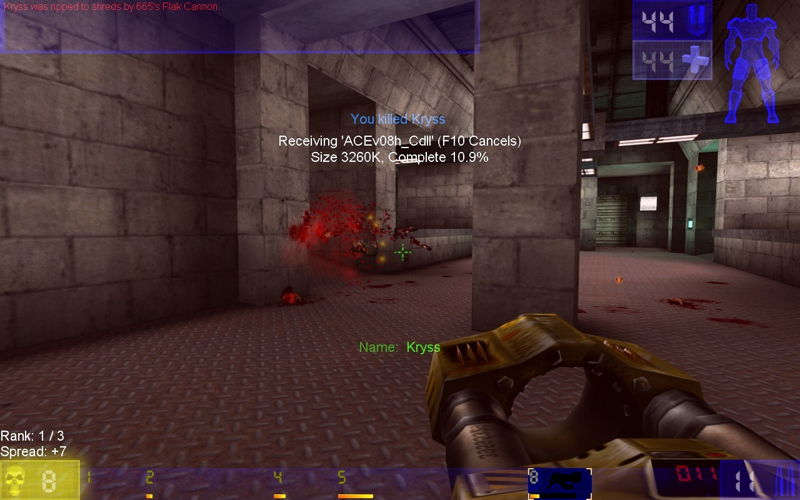This screenshot has height=500, width=800.
Task: Click the yellow skull frag icon
Action: tap(19, 481)
